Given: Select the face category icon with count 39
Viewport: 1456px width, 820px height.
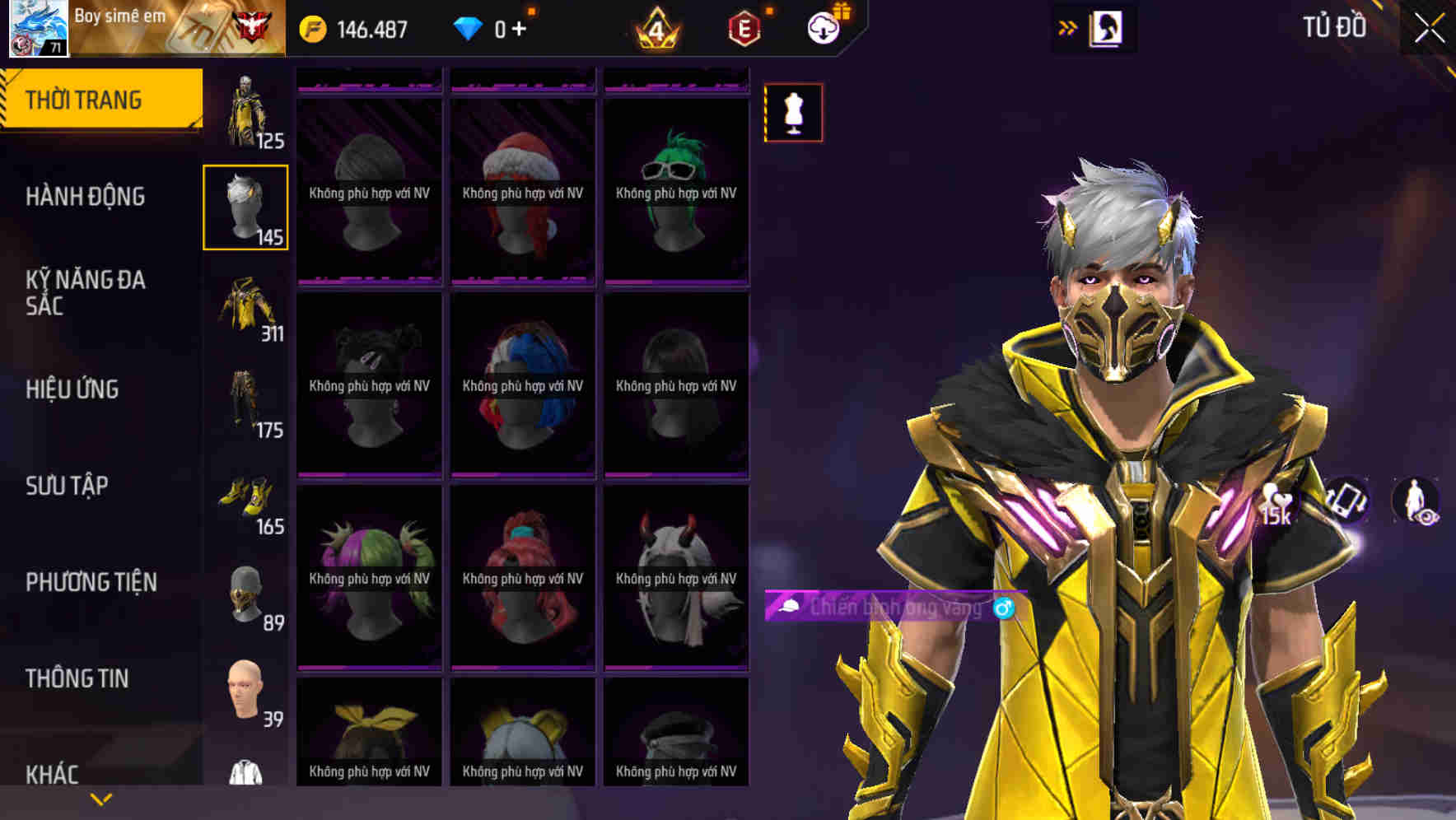Looking at the screenshot, I should (245, 696).
